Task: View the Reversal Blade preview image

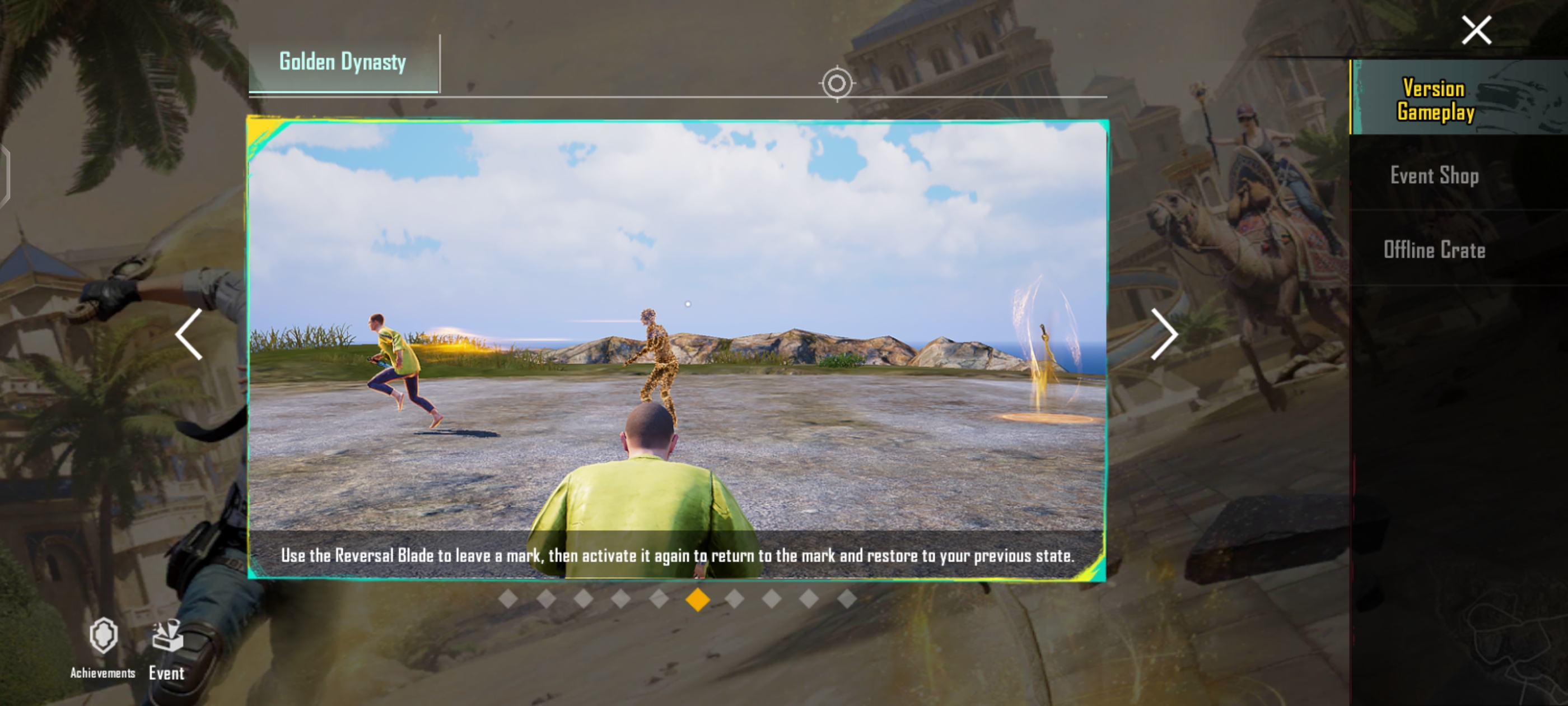Action: pos(677,329)
